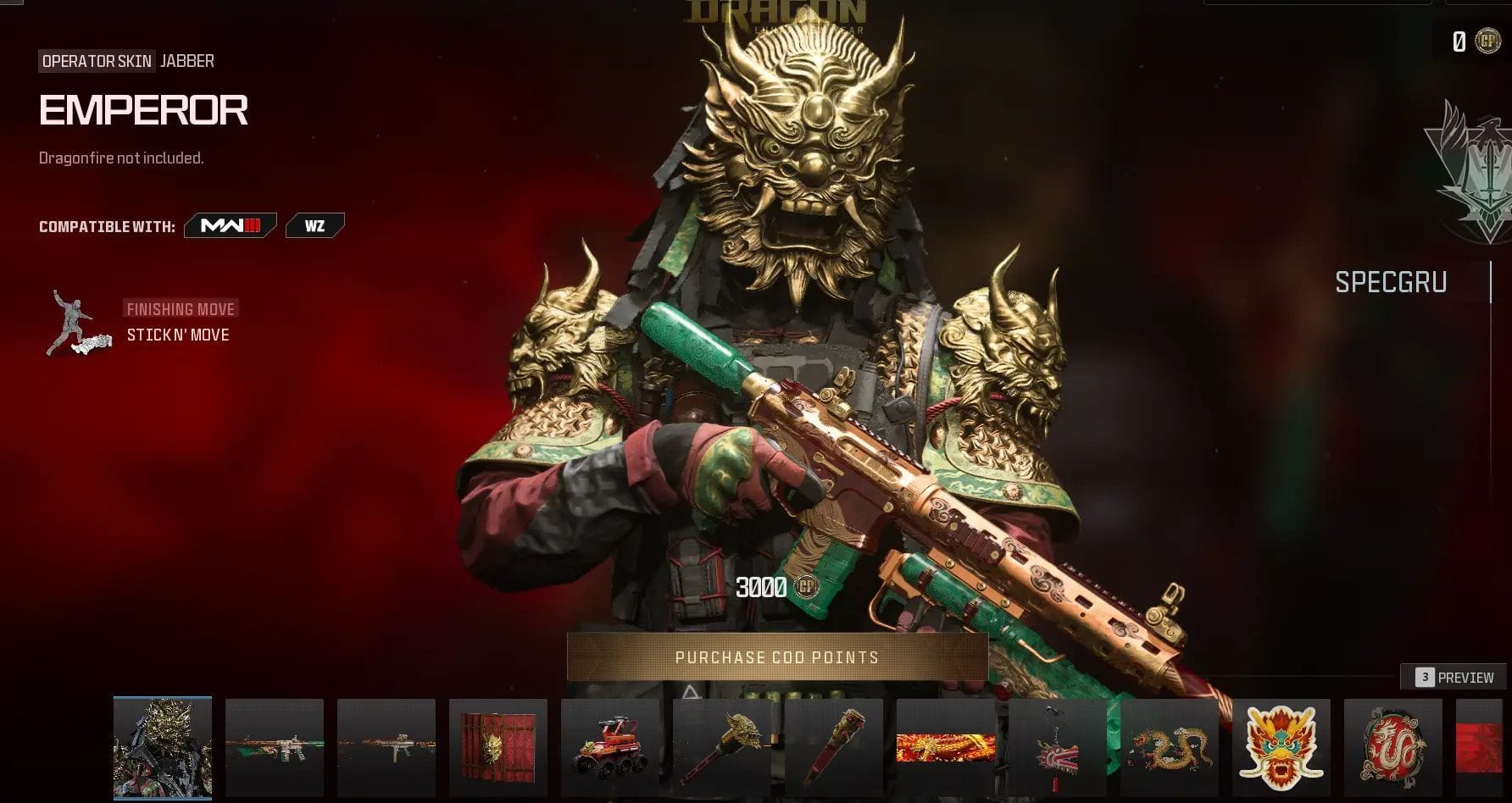Click the MWIII compatibility badge
The width and height of the screenshot is (1512, 803).
point(231,226)
